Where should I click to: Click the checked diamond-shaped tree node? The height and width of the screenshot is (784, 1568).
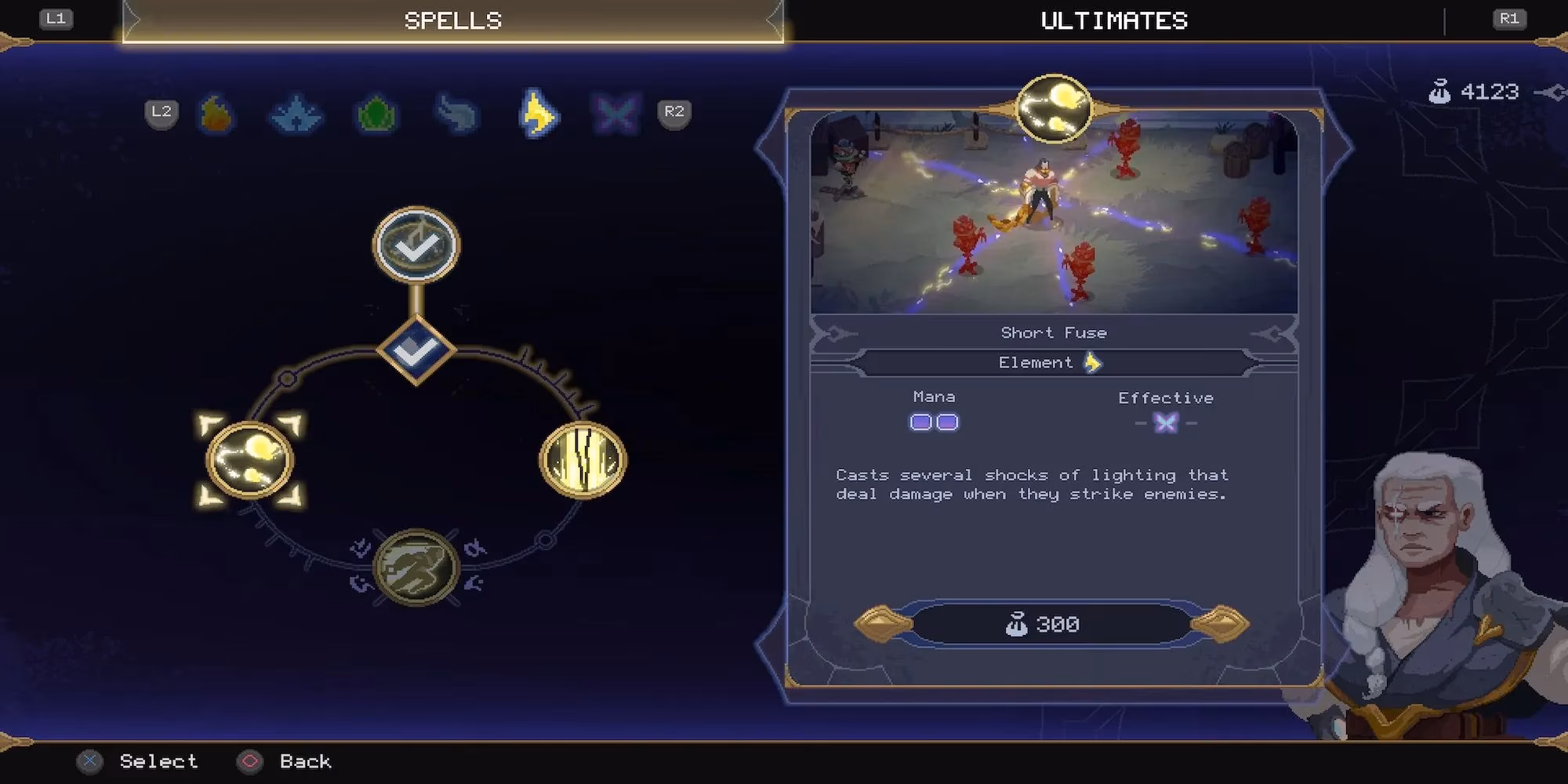pos(416,350)
